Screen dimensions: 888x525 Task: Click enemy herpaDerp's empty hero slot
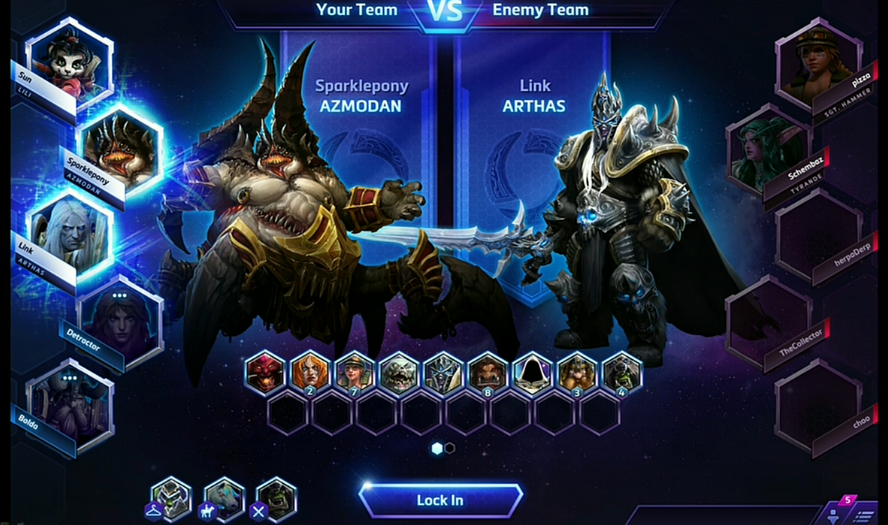tap(817, 232)
